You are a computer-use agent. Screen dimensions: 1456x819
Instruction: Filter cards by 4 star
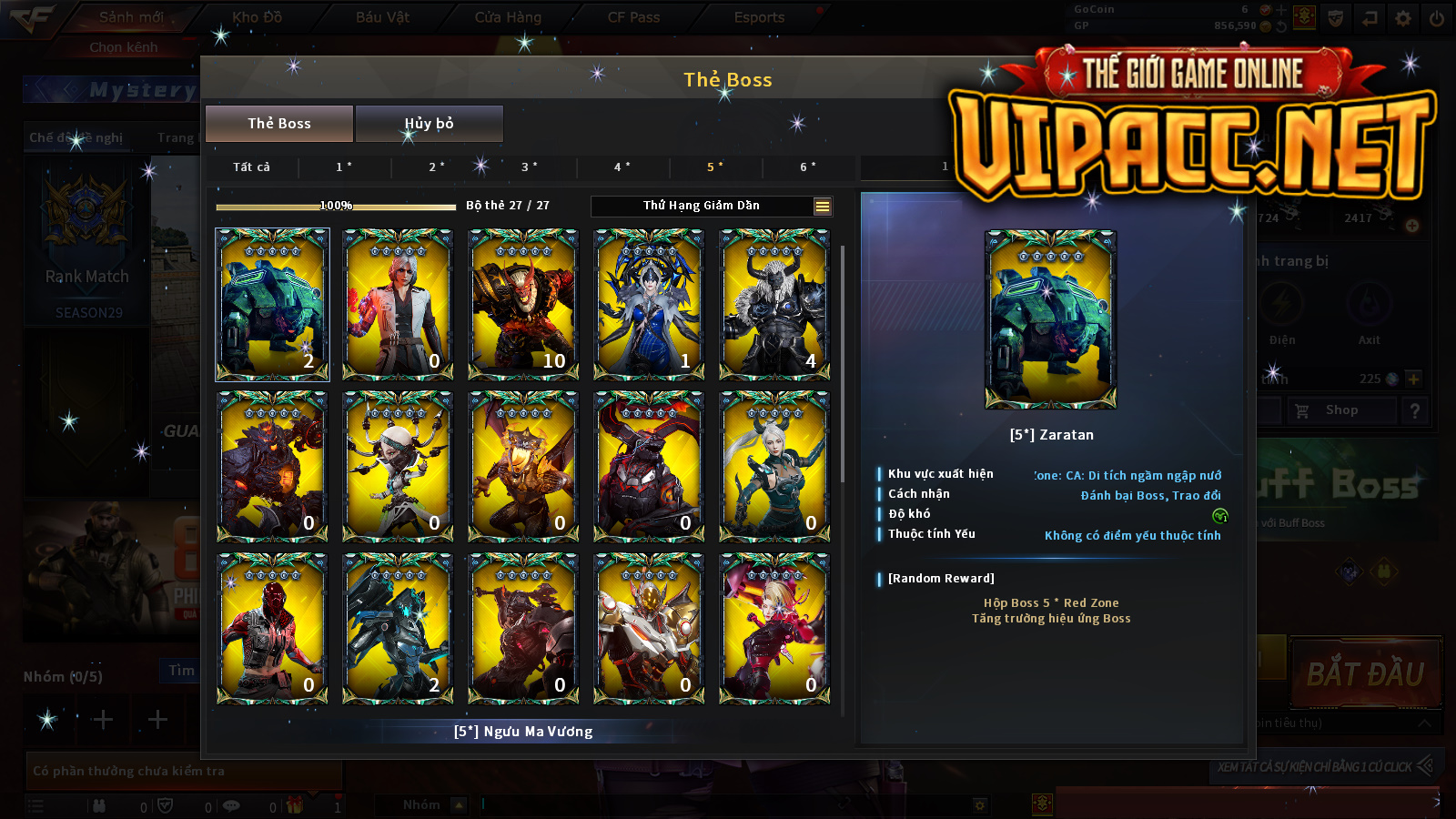(x=622, y=167)
